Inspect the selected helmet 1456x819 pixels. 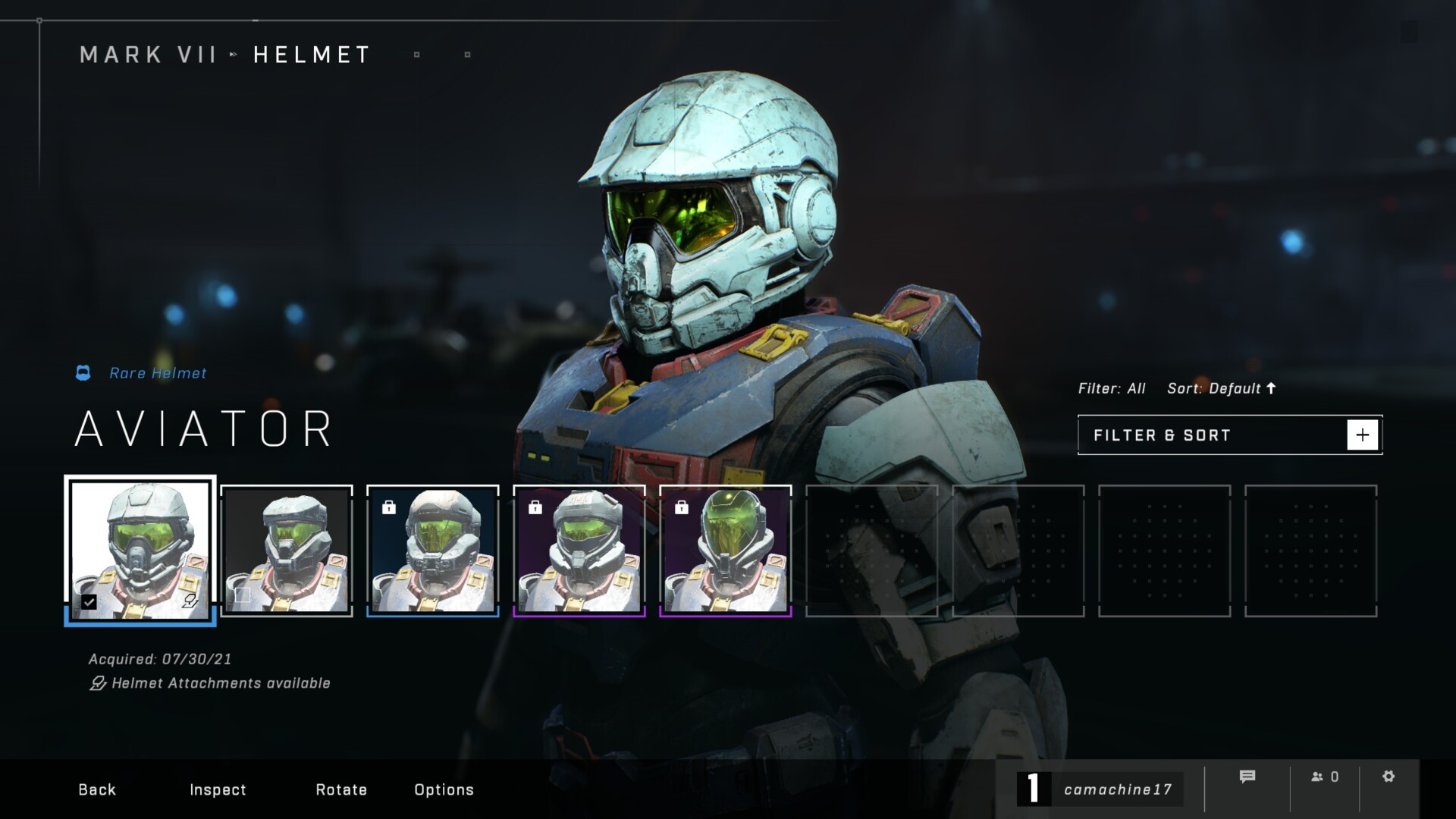coord(218,789)
